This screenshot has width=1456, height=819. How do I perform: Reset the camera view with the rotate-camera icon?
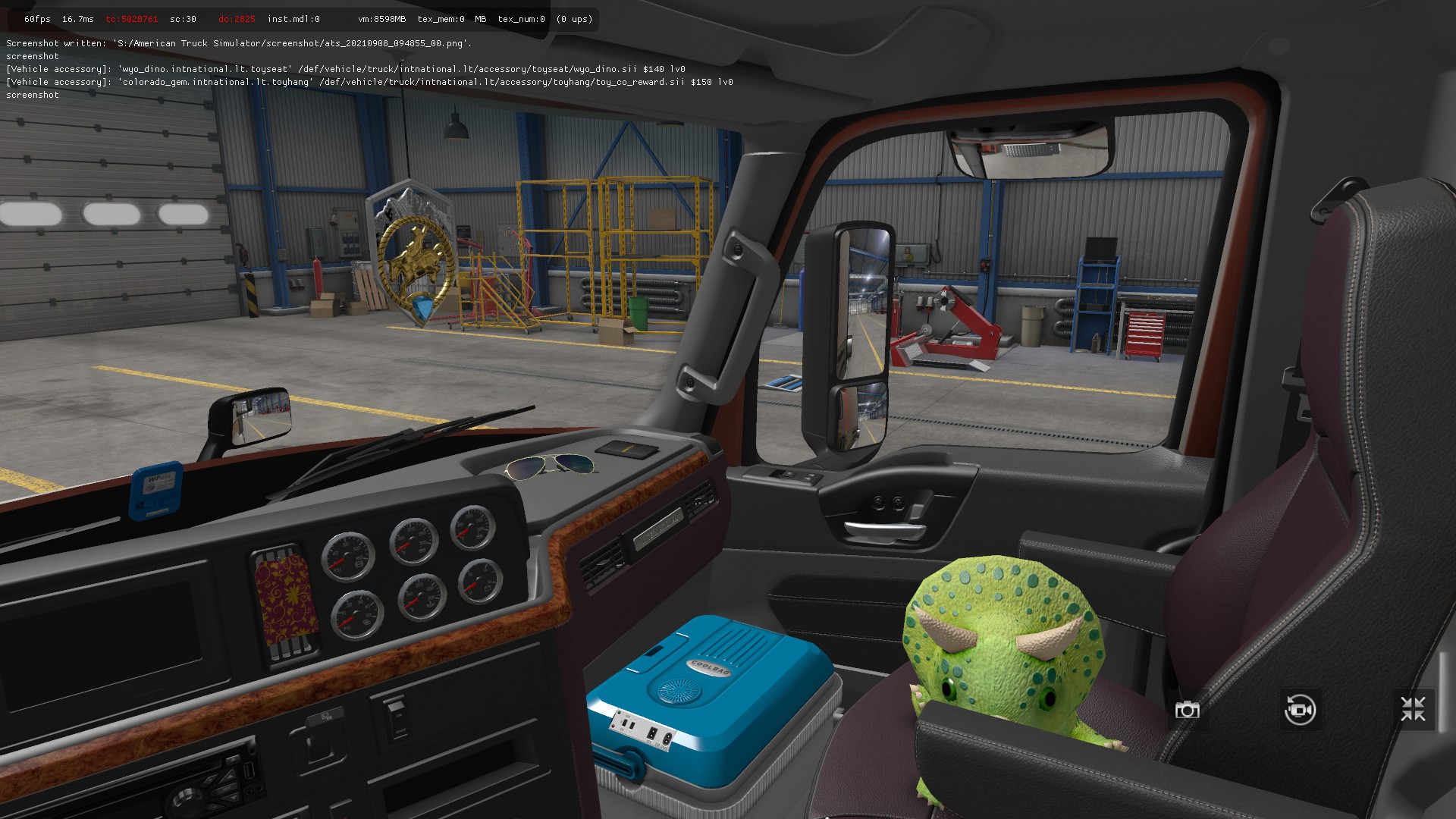[1300, 710]
